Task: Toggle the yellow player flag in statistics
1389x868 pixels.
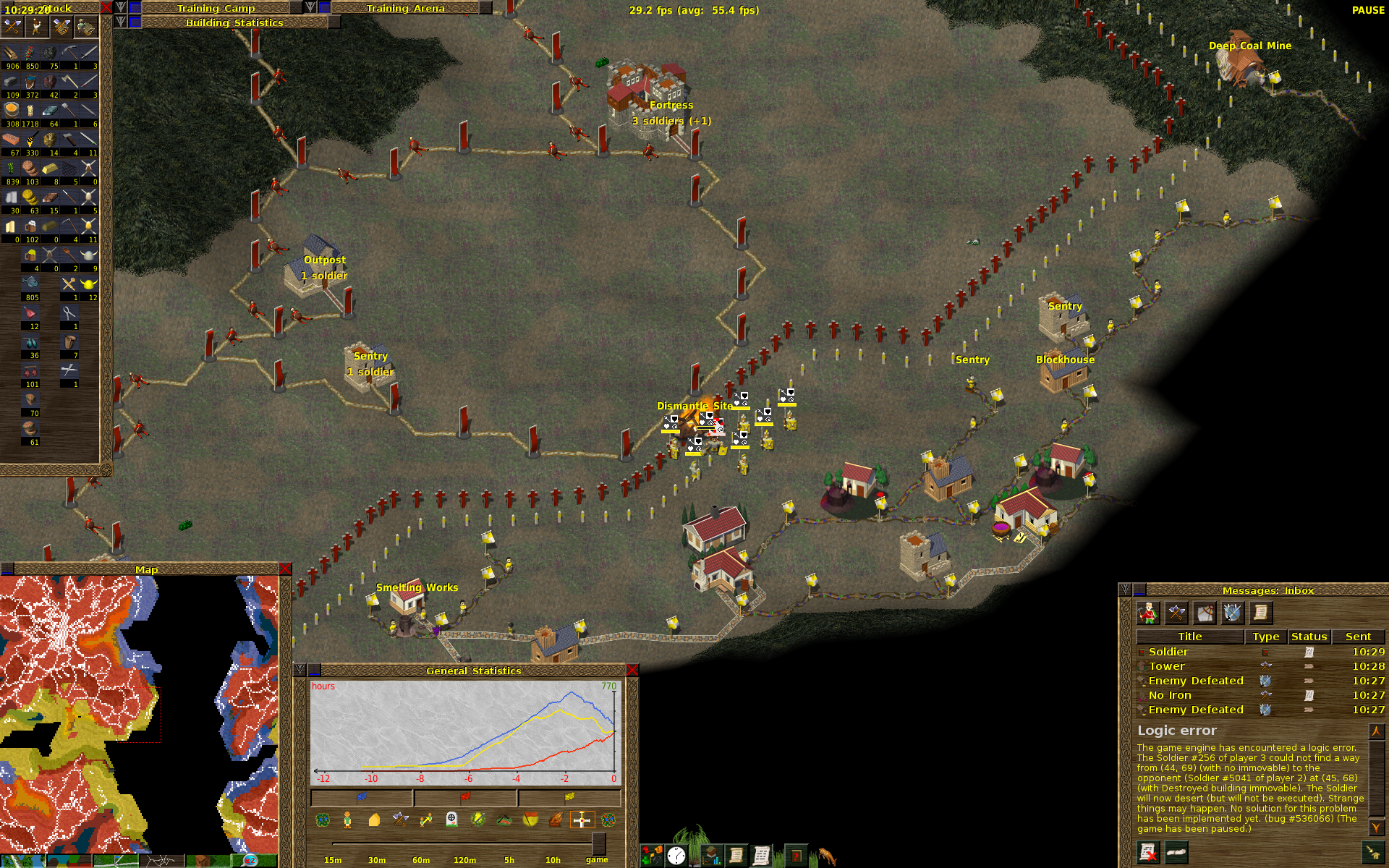Action: (x=569, y=797)
